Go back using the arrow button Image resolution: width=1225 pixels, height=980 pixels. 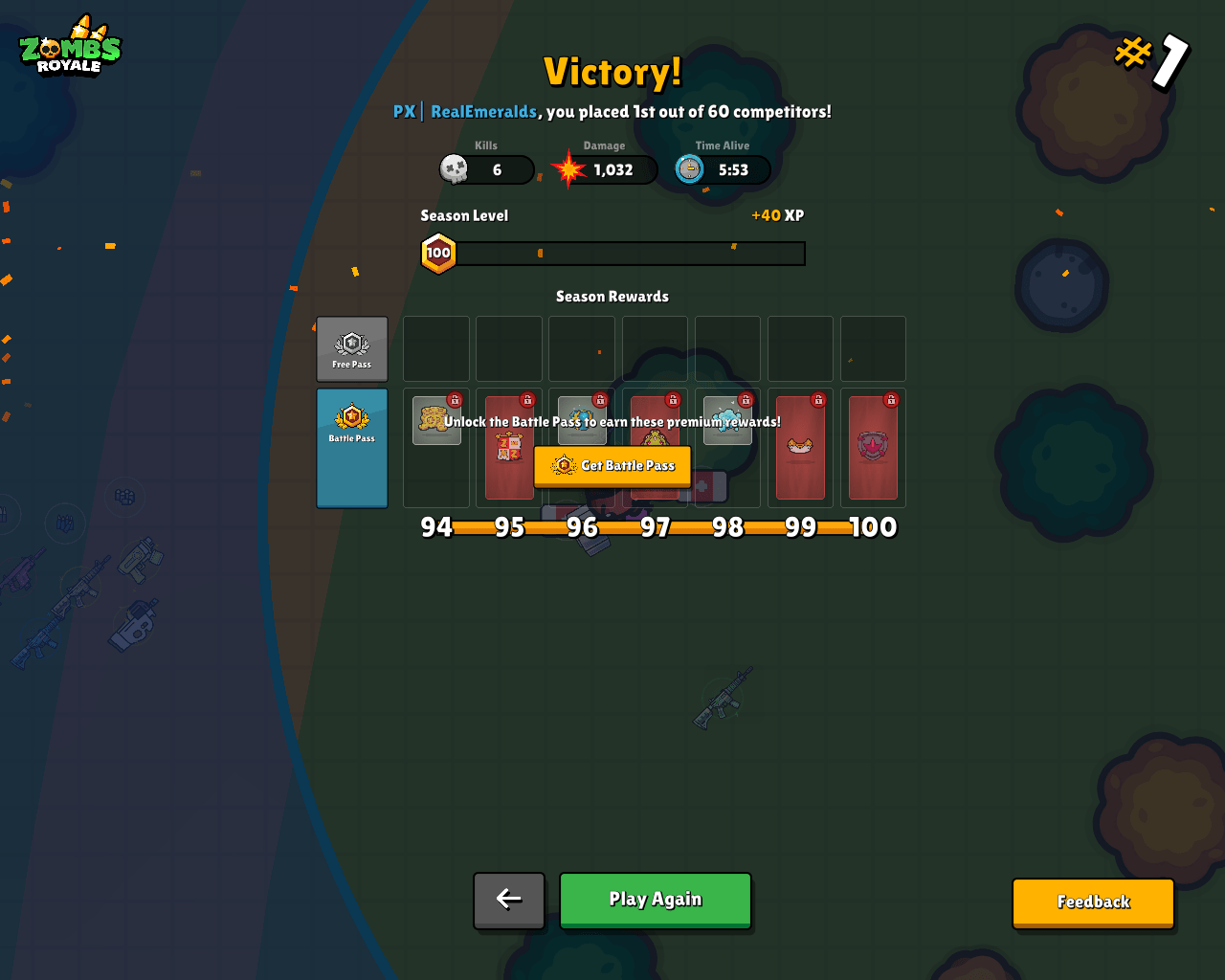click(x=509, y=900)
